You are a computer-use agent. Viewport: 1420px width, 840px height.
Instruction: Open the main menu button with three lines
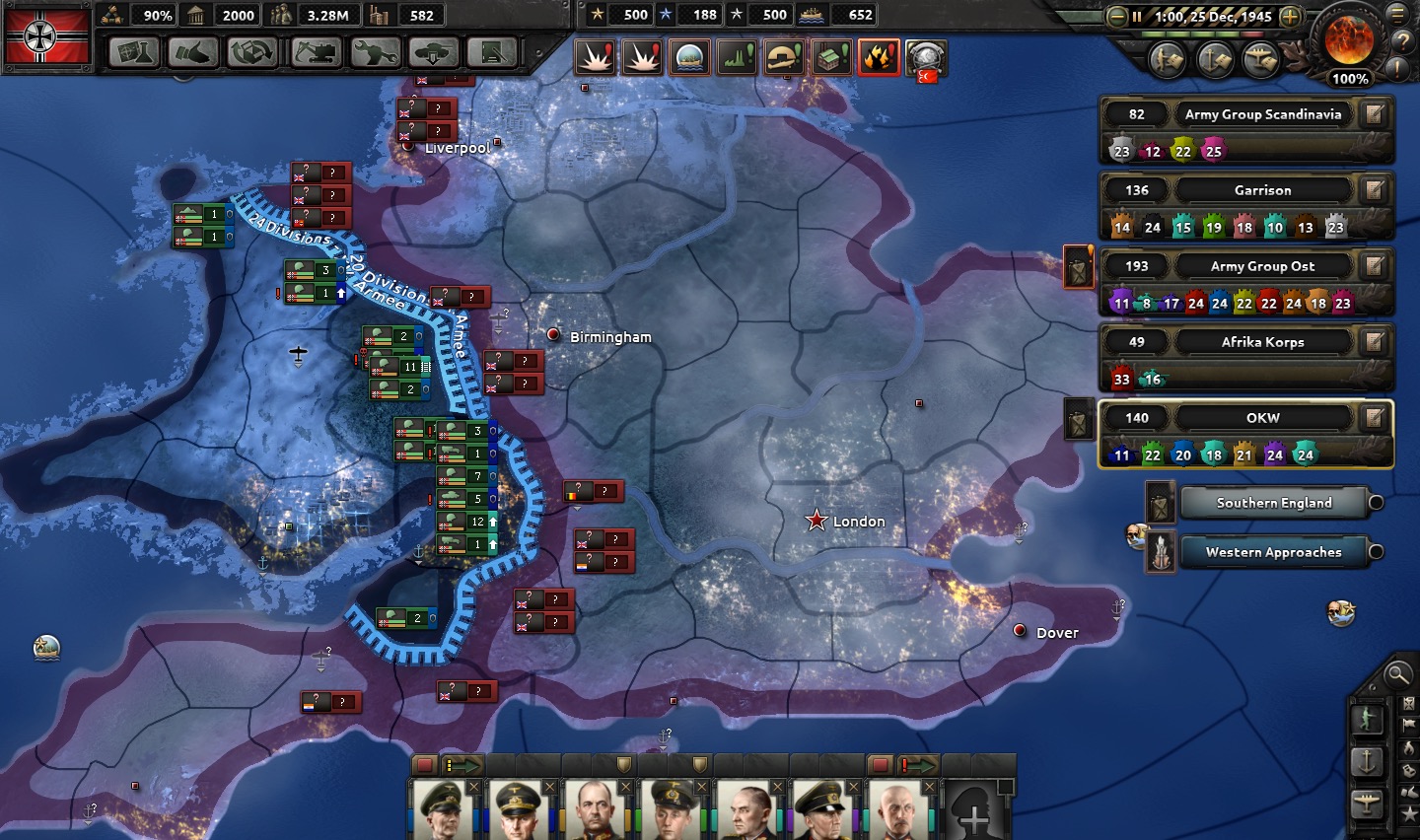1397,14
